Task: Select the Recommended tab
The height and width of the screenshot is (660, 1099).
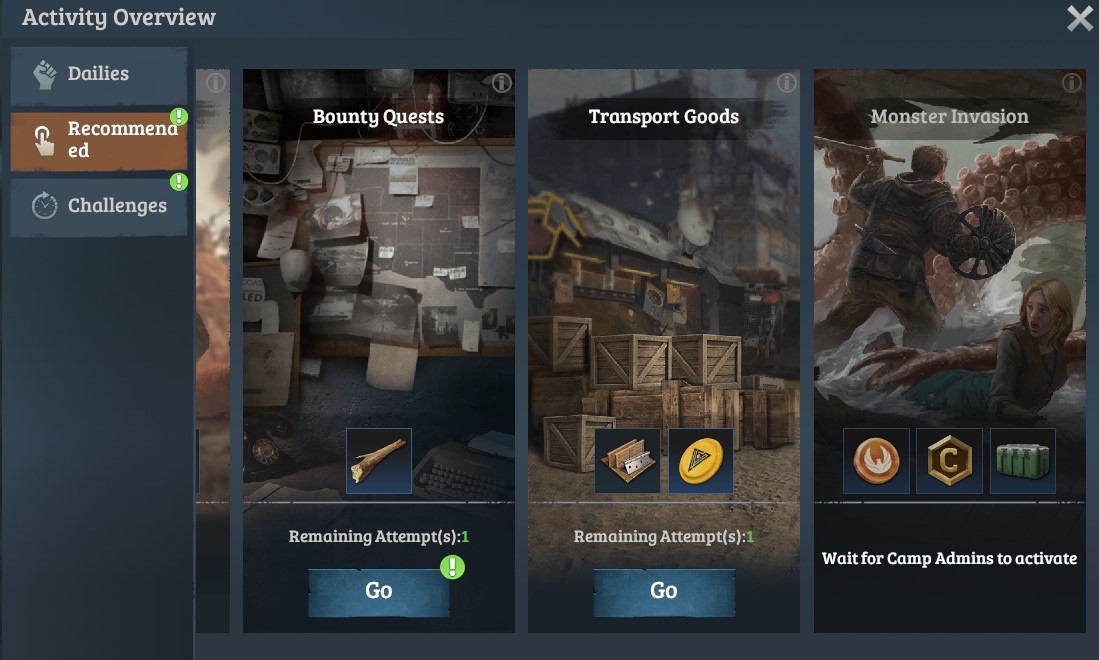Action: [x=98, y=140]
